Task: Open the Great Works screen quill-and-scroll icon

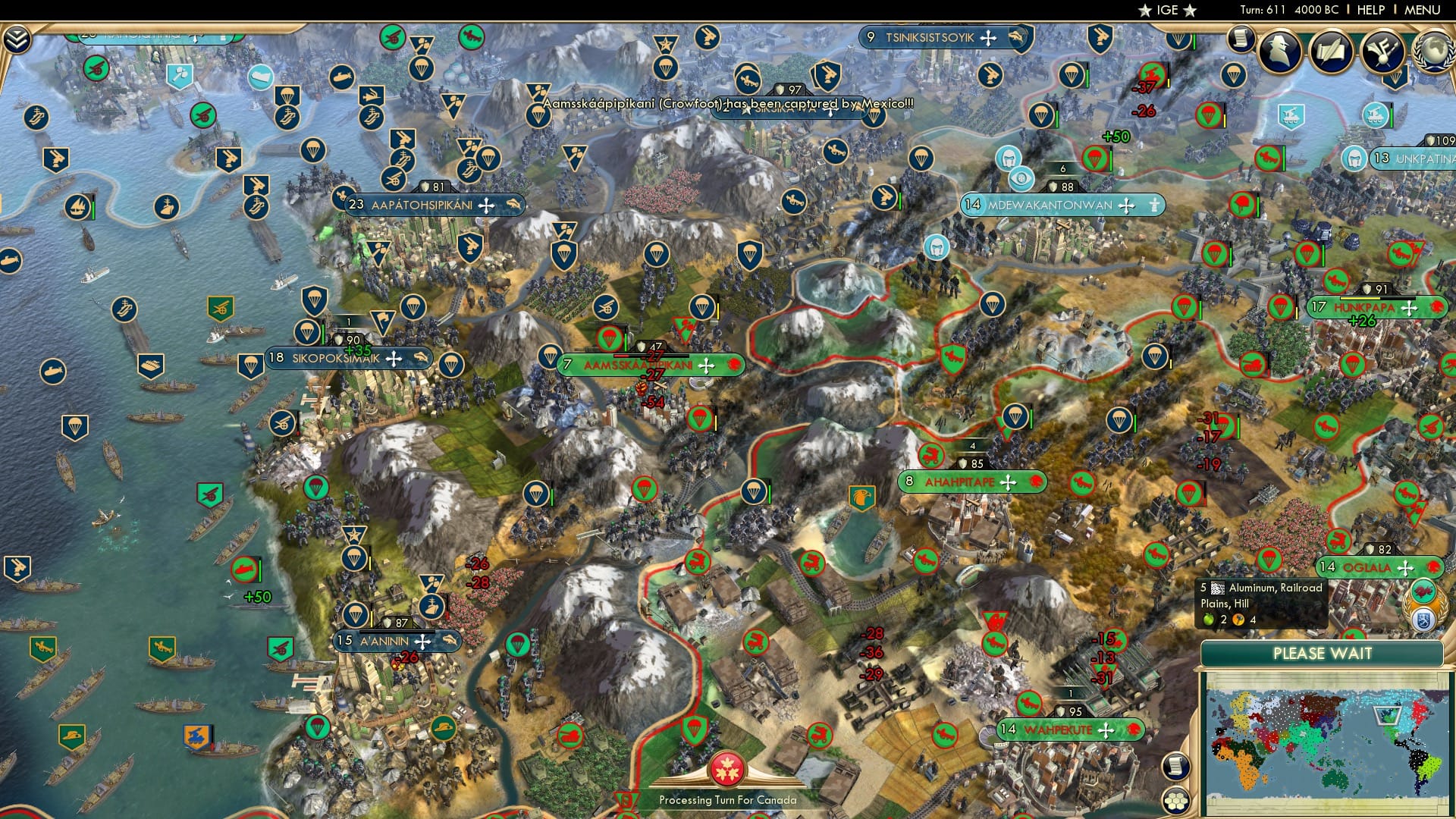Action: click(1331, 49)
